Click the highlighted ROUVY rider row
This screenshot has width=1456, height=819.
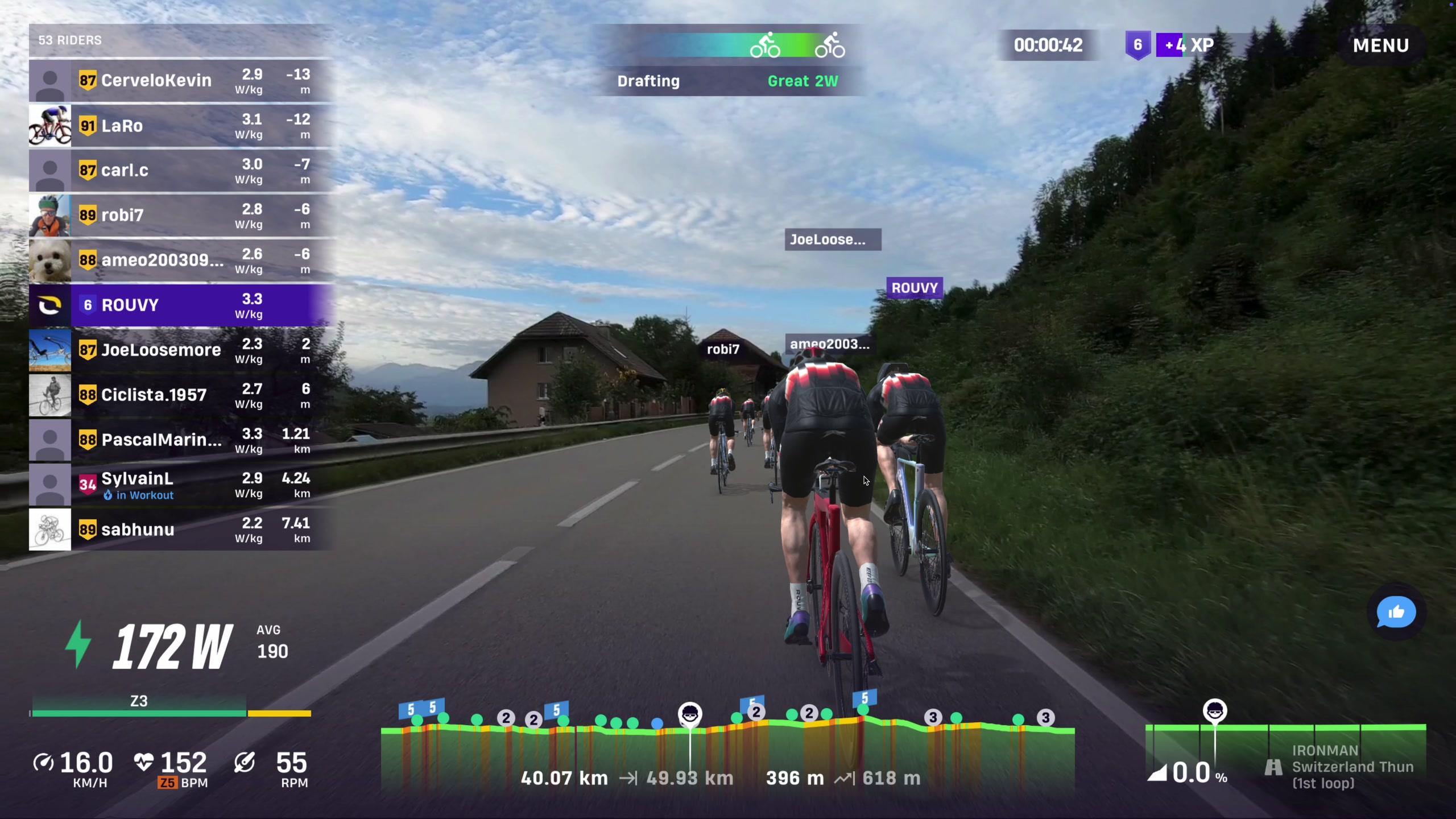coord(181,305)
